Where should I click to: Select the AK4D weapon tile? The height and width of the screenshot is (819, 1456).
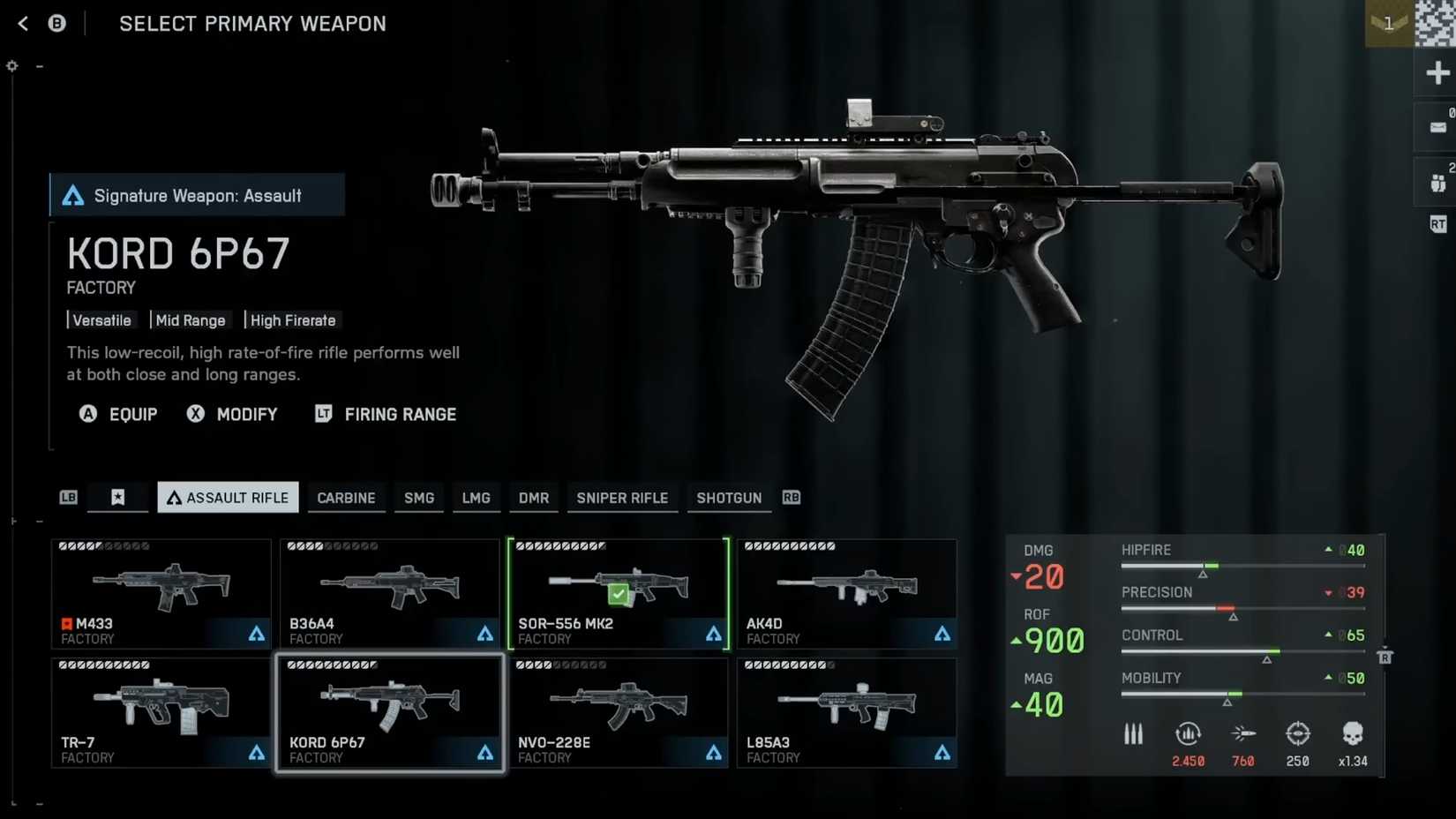tap(847, 594)
